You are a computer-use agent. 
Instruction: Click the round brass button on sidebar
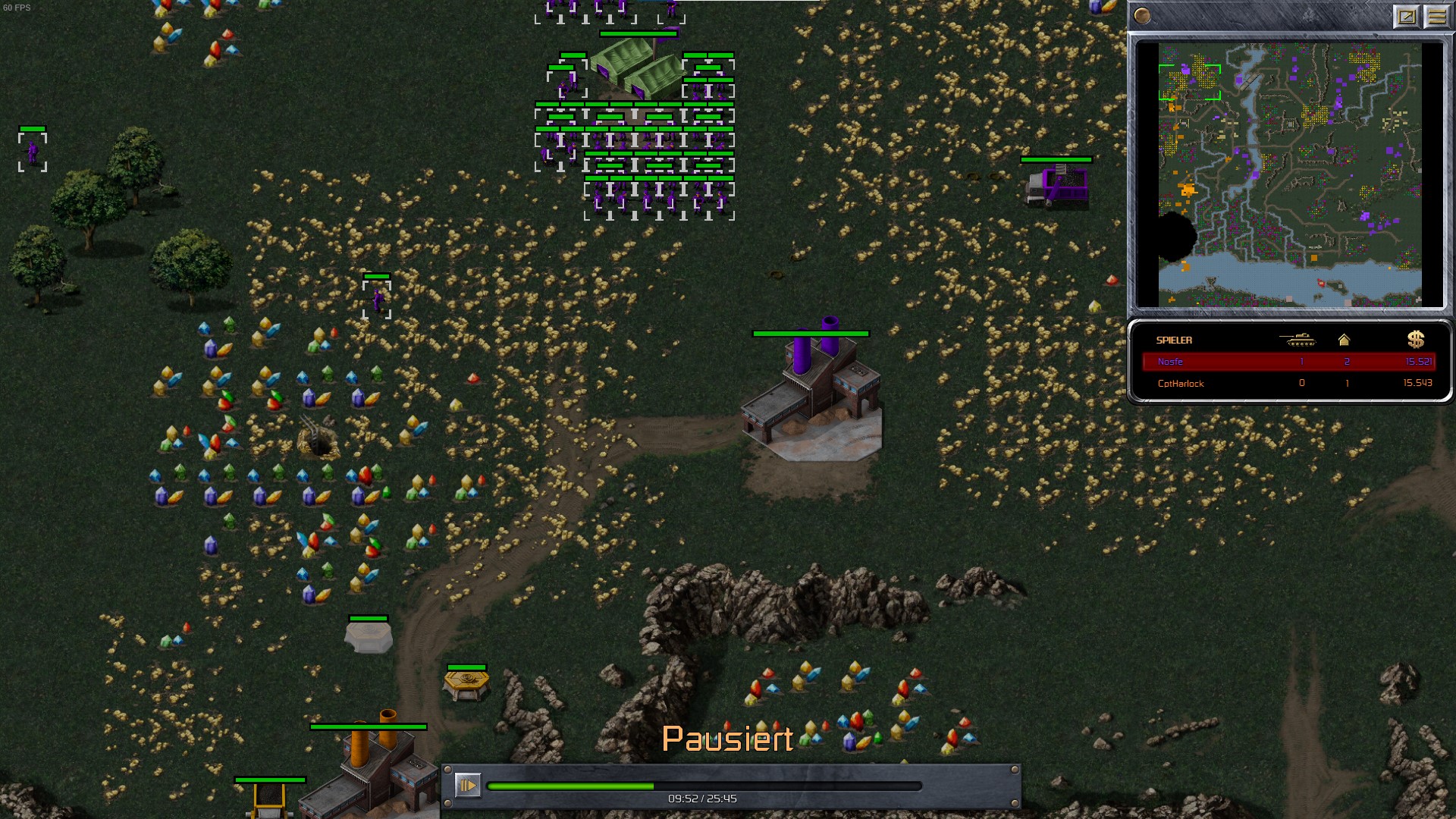[x=1142, y=16]
